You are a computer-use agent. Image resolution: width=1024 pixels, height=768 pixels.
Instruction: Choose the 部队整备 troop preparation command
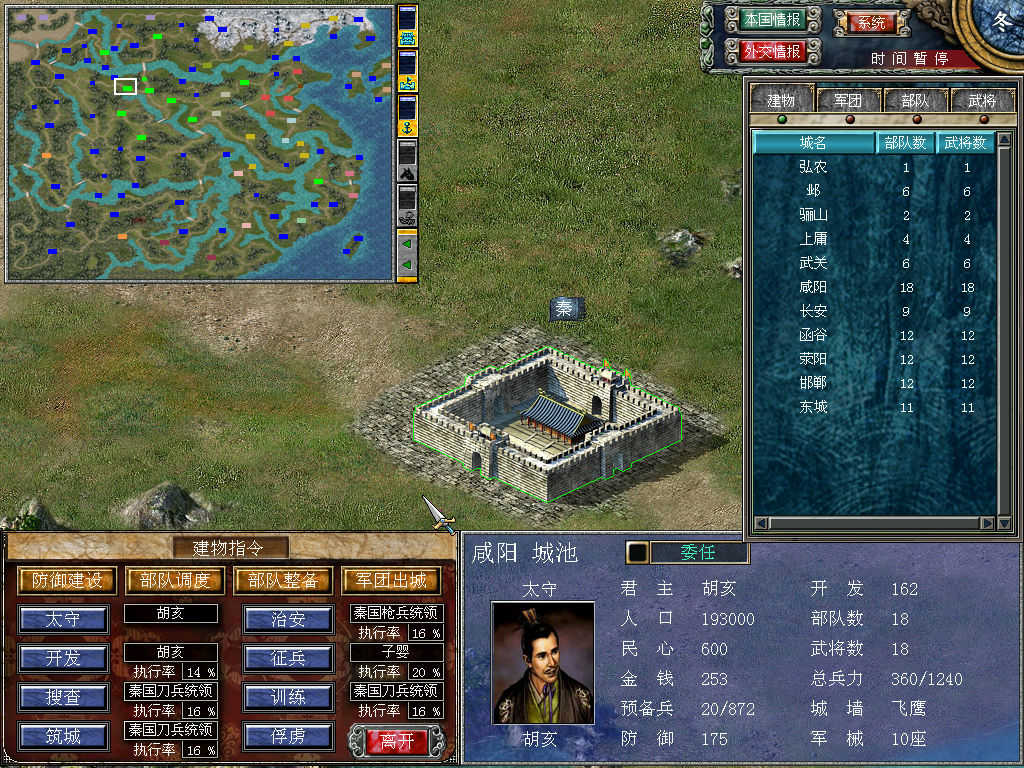pyautogui.click(x=283, y=580)
